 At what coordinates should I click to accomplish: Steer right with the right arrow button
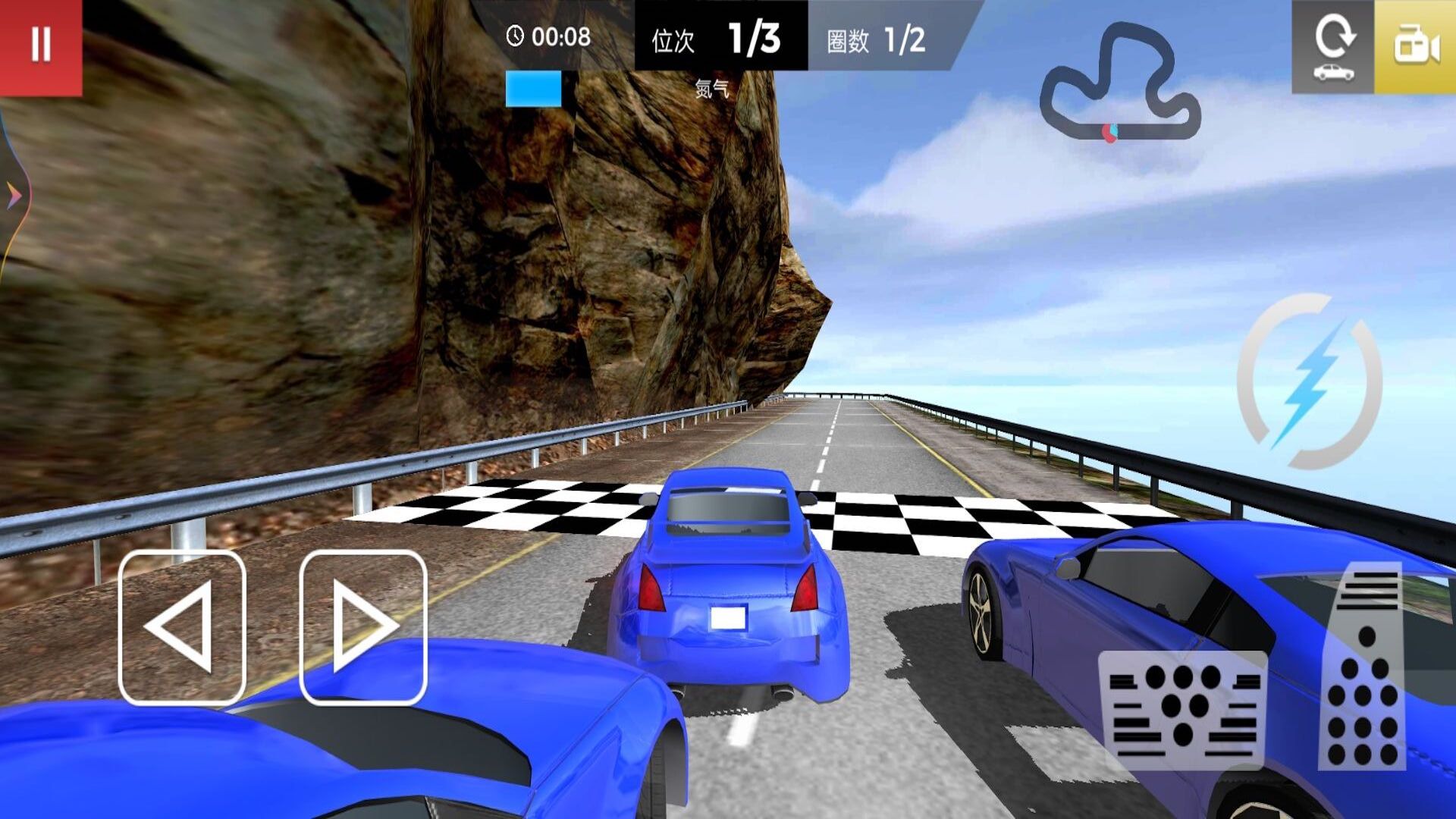[x=363, y=628]
